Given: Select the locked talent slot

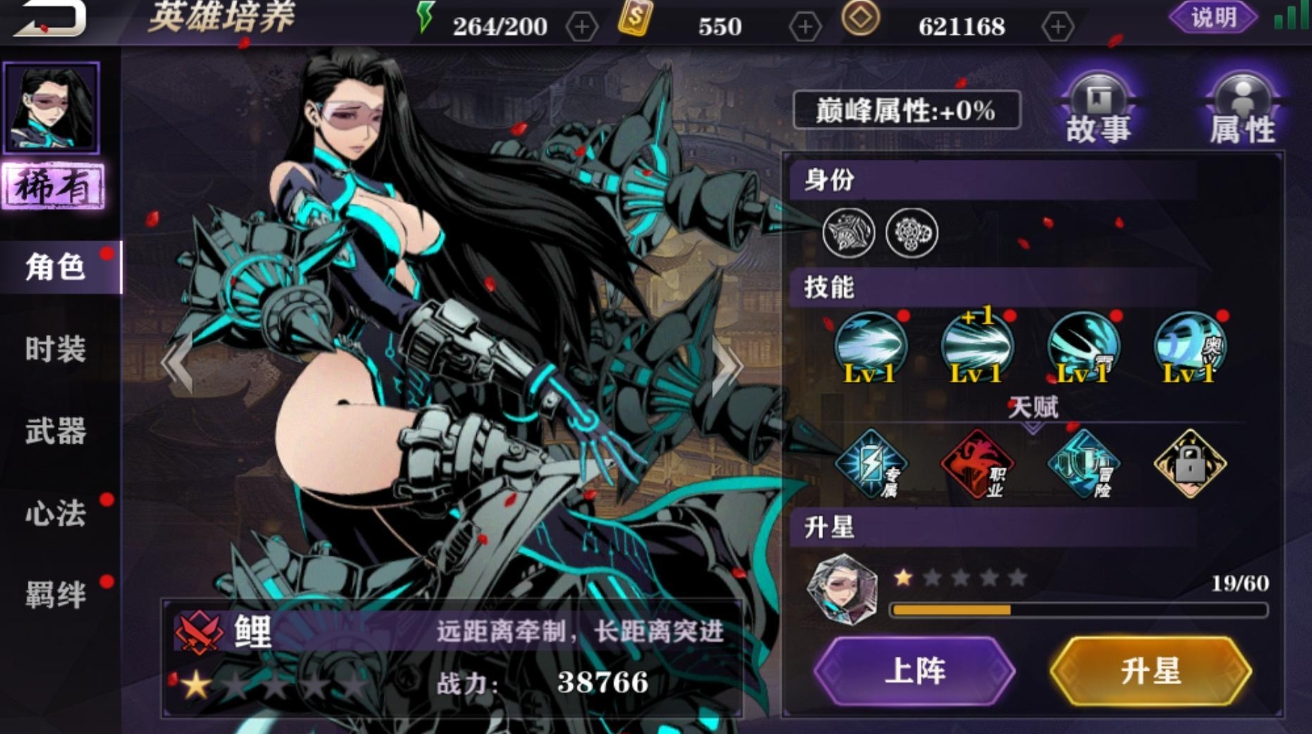Looking at the screenshot, I should pos(1189,464).
